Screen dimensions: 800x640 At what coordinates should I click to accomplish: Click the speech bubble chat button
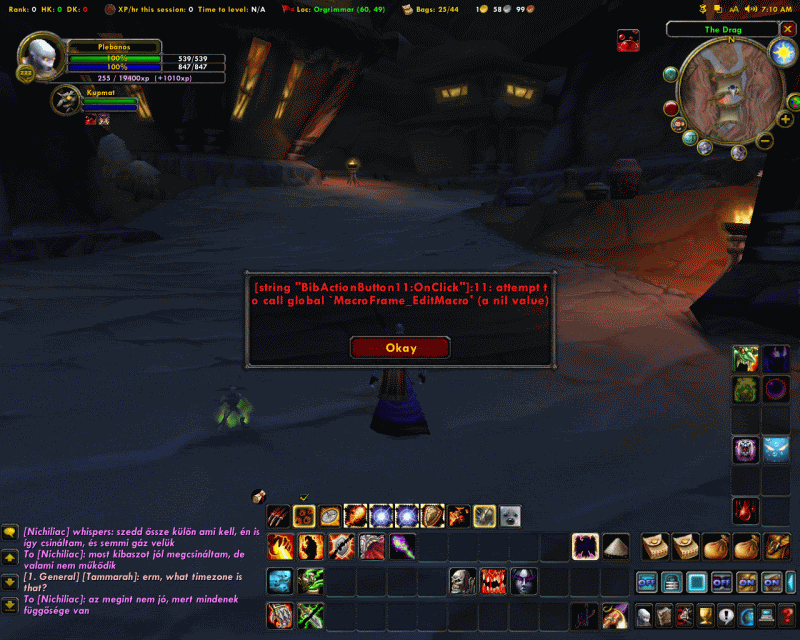point(9,532)
